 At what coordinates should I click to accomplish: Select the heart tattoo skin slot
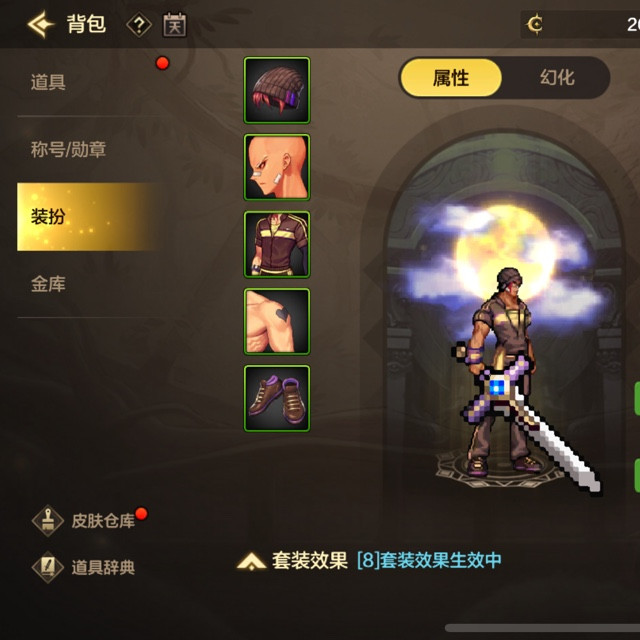277,321
